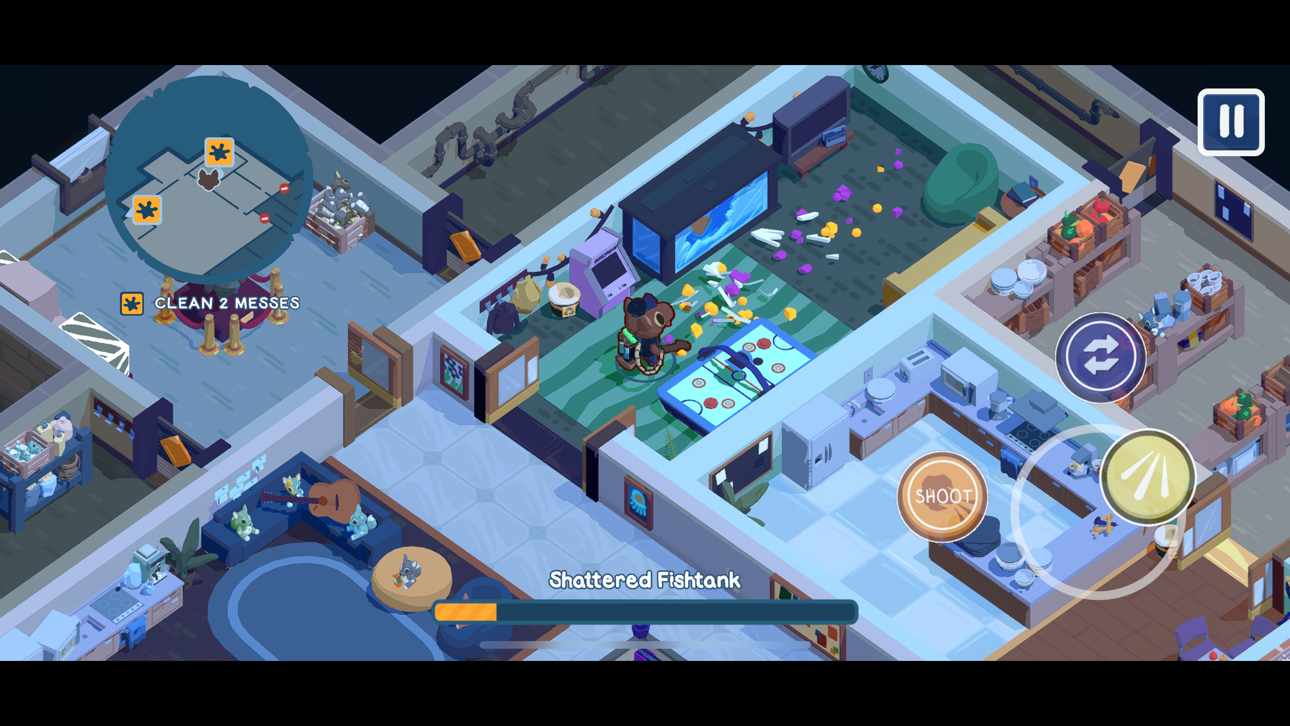The height and width of the screenshot is (726, 1290).
Task: Tap the arcade cabinet near the fishtank
Action: (x=601, y=270)
